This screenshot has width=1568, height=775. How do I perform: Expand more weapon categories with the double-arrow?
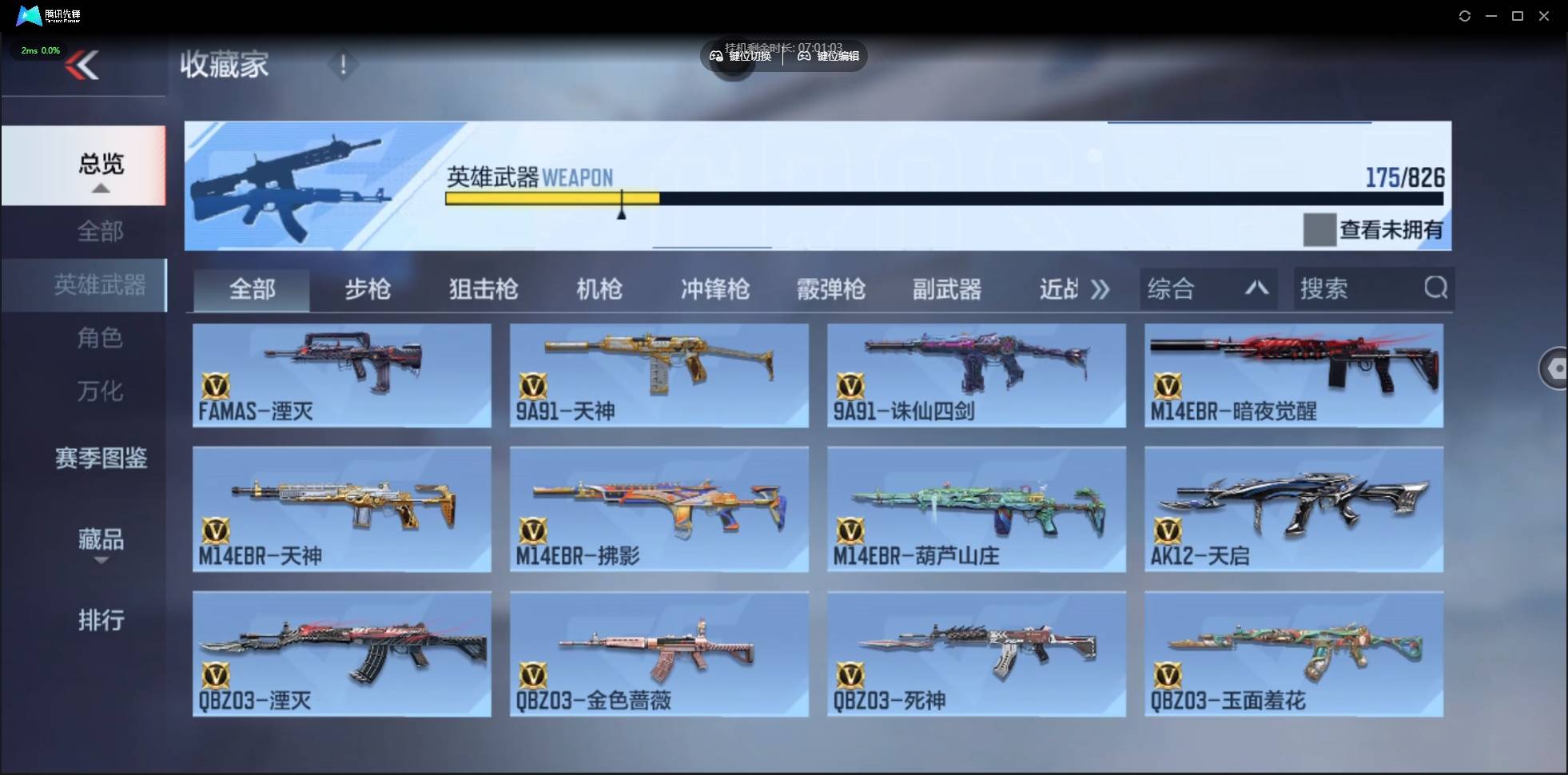(1100, 289)
